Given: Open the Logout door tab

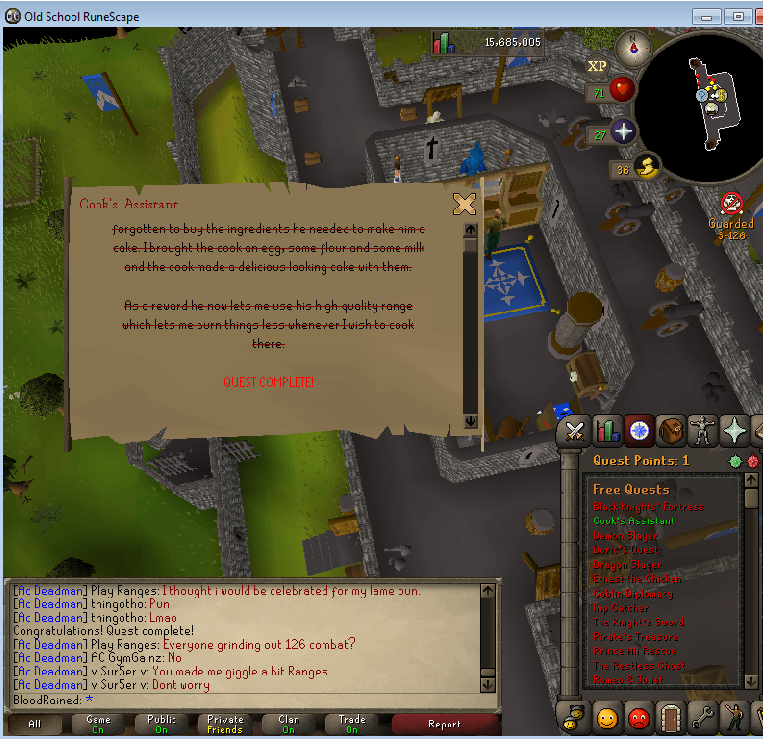Looking at the screenshot, I should [670, 717].
